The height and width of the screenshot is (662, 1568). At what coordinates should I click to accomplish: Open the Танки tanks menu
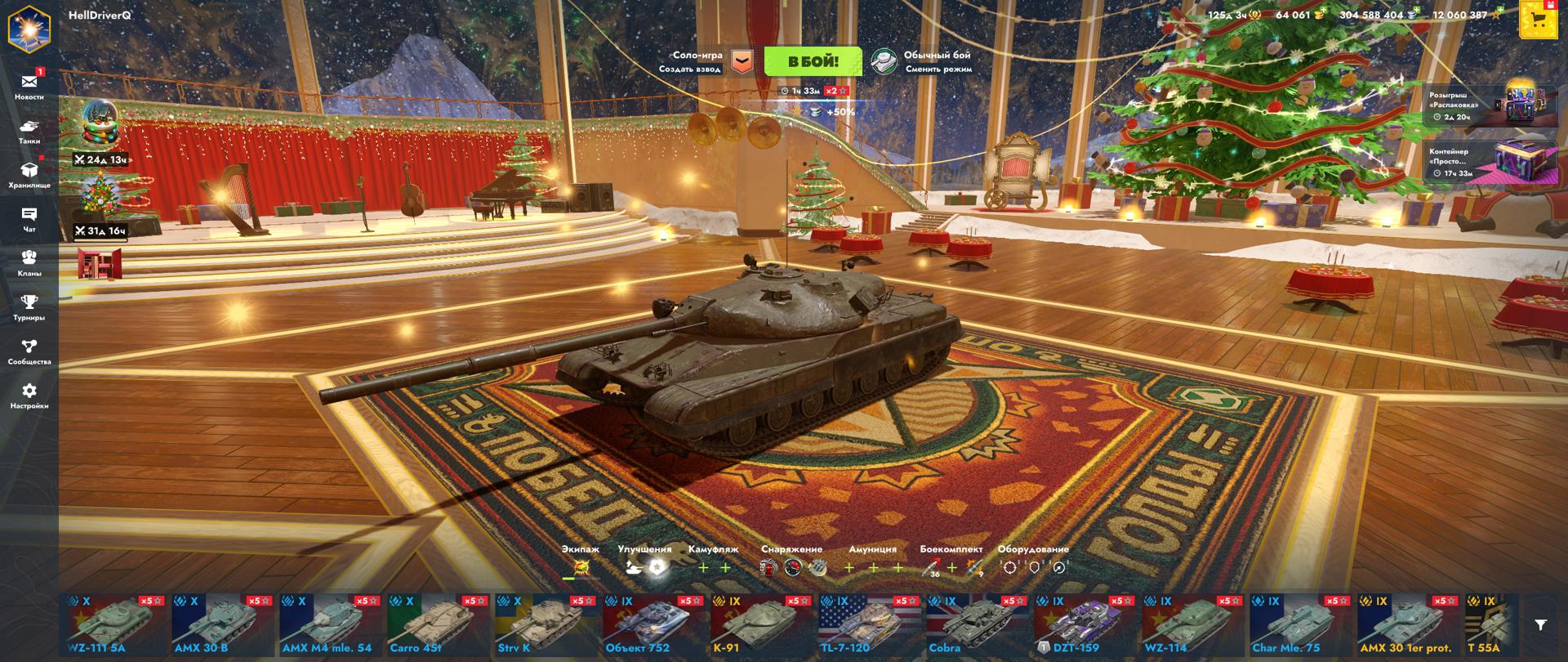[29, 131]
